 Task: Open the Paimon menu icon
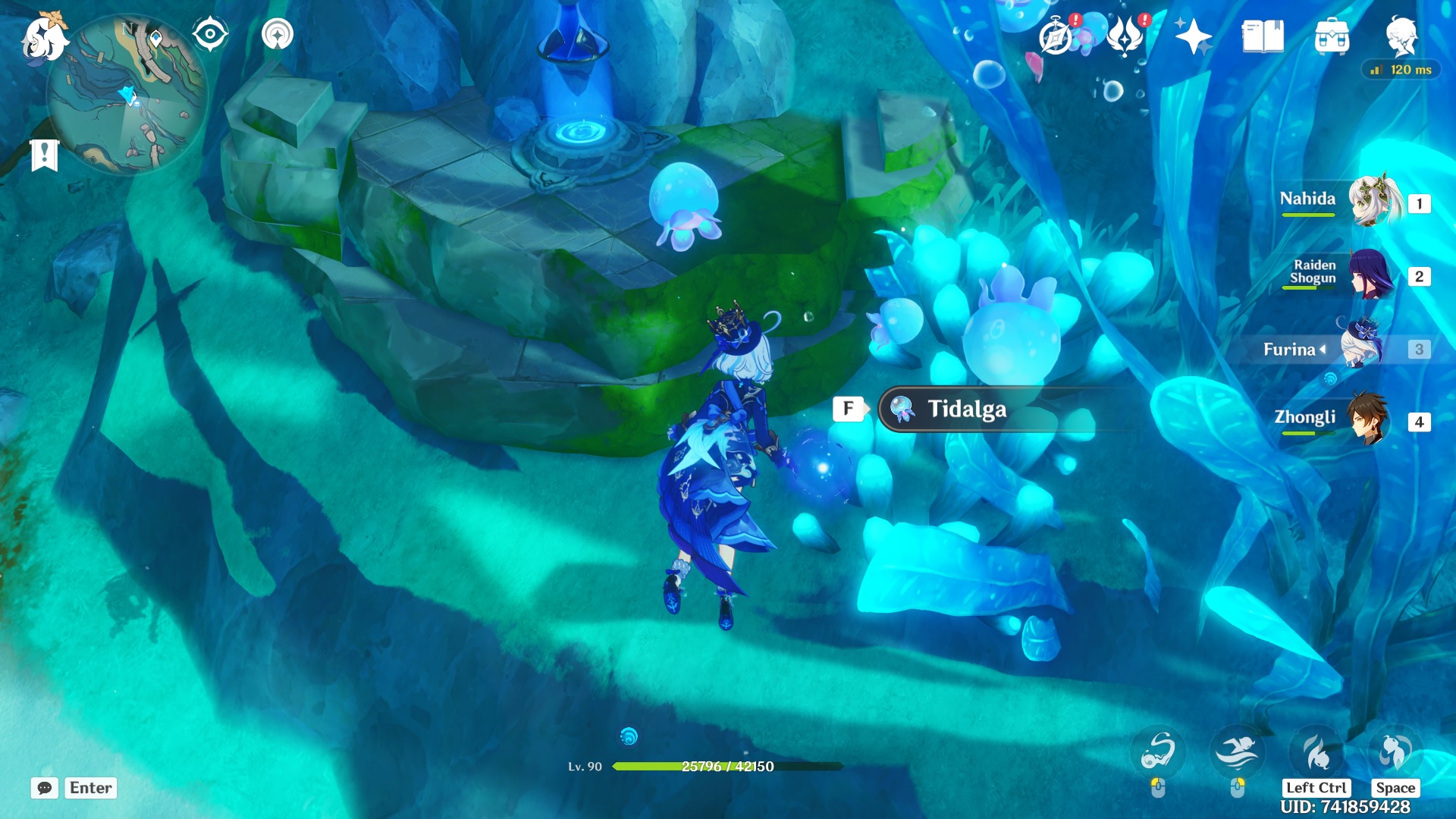point(44,38)
